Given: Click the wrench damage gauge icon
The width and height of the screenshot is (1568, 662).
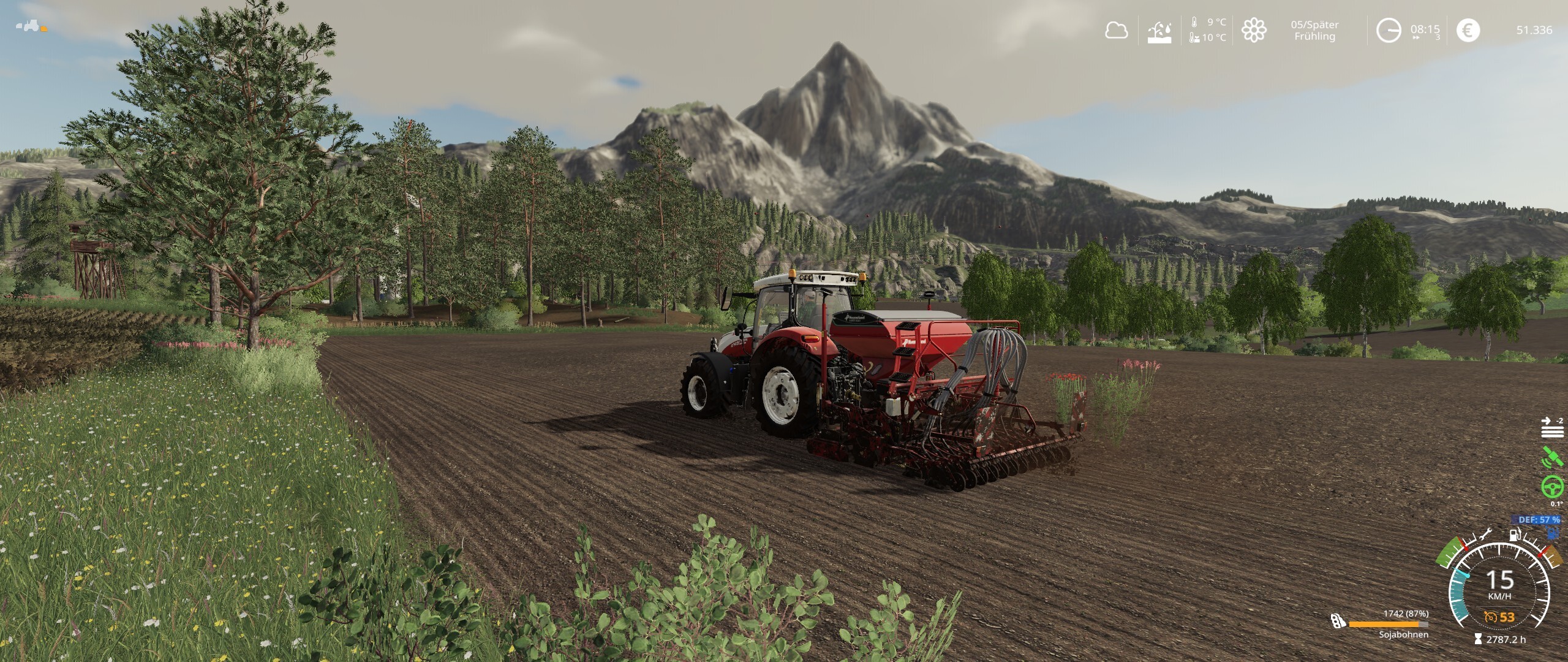Looking at the screenshot, I should tap(1485, 535).
